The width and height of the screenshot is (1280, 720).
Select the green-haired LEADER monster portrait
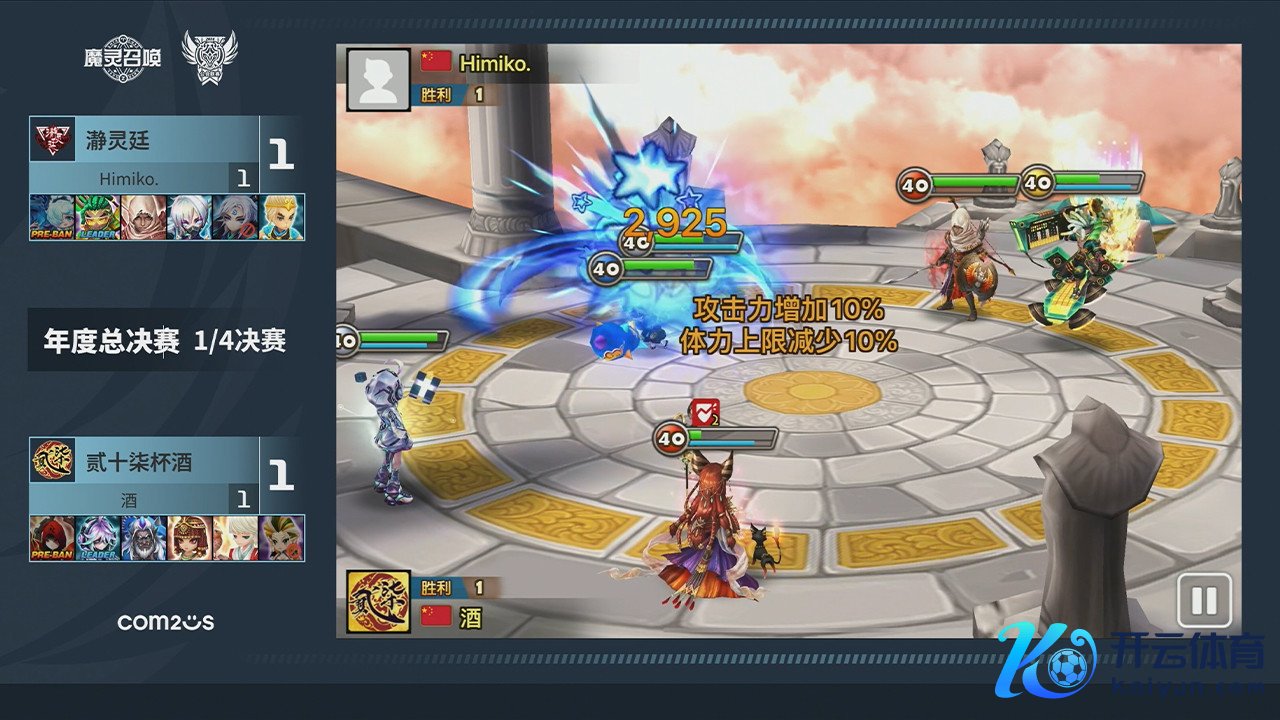point(98,217)
